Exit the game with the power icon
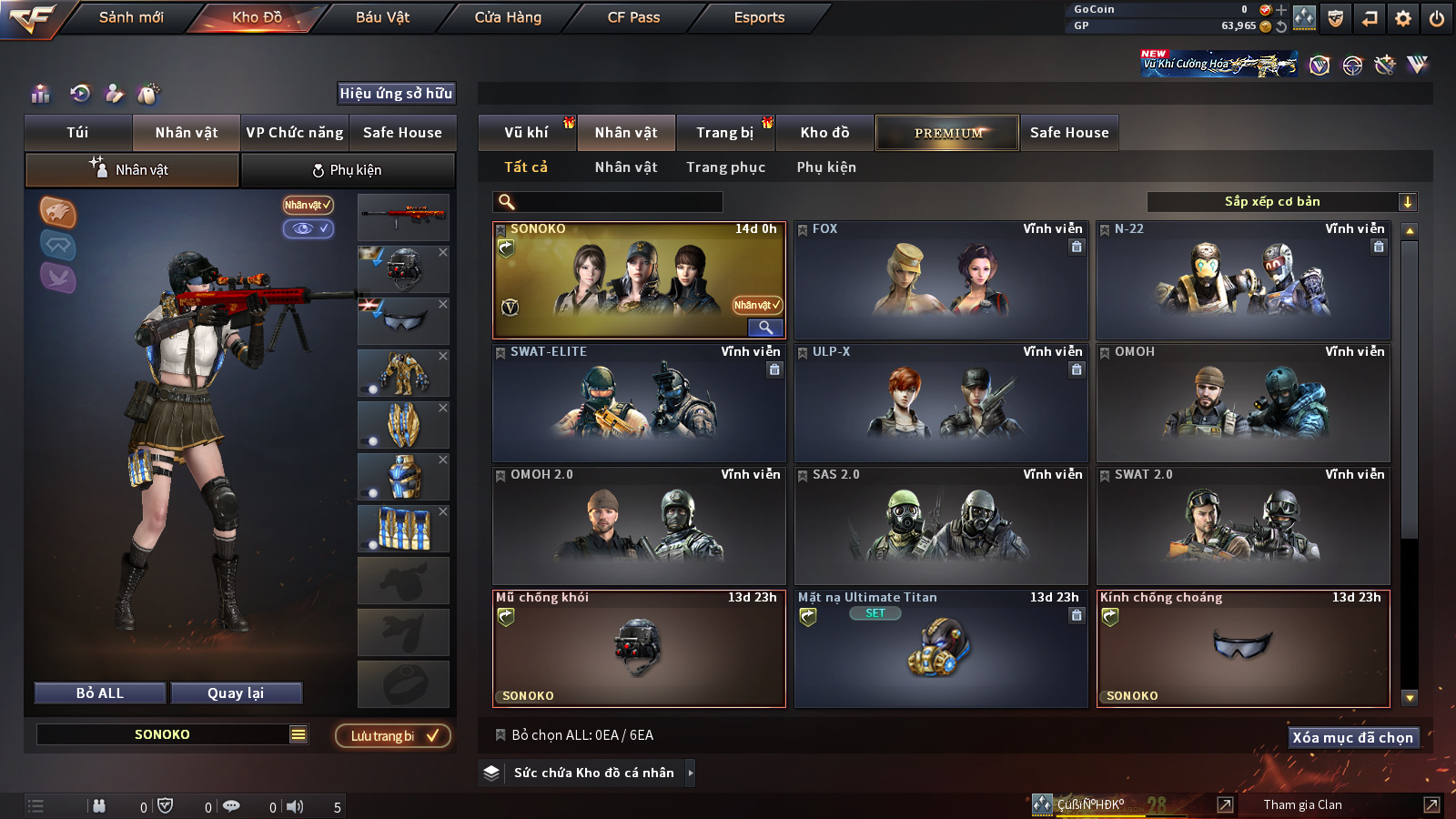Screen dimensions: 1456x819 click(x=1437, y=18)
